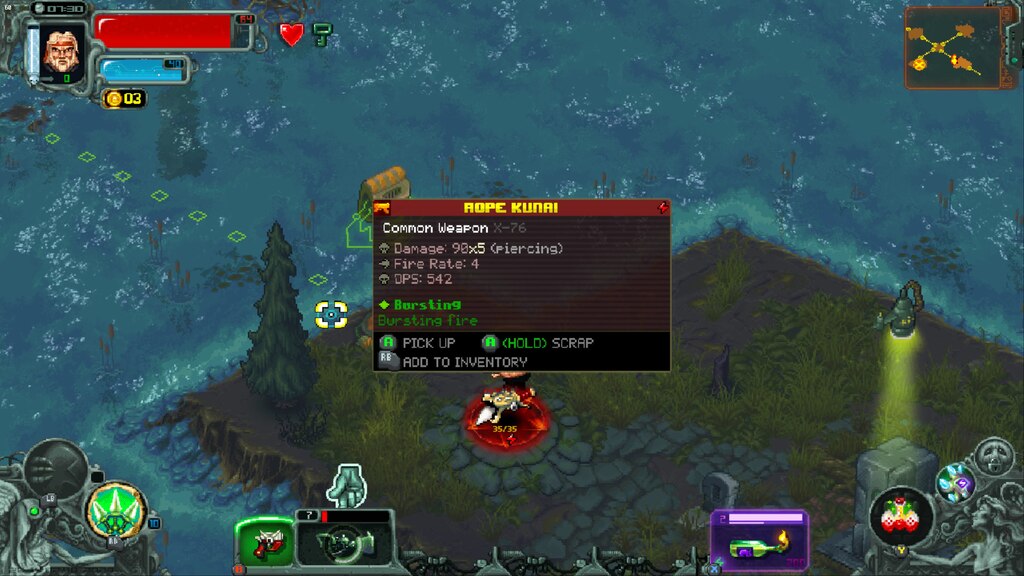Click the red heart icon
The width and height of the screenshot is (1024, 576).
291,35
